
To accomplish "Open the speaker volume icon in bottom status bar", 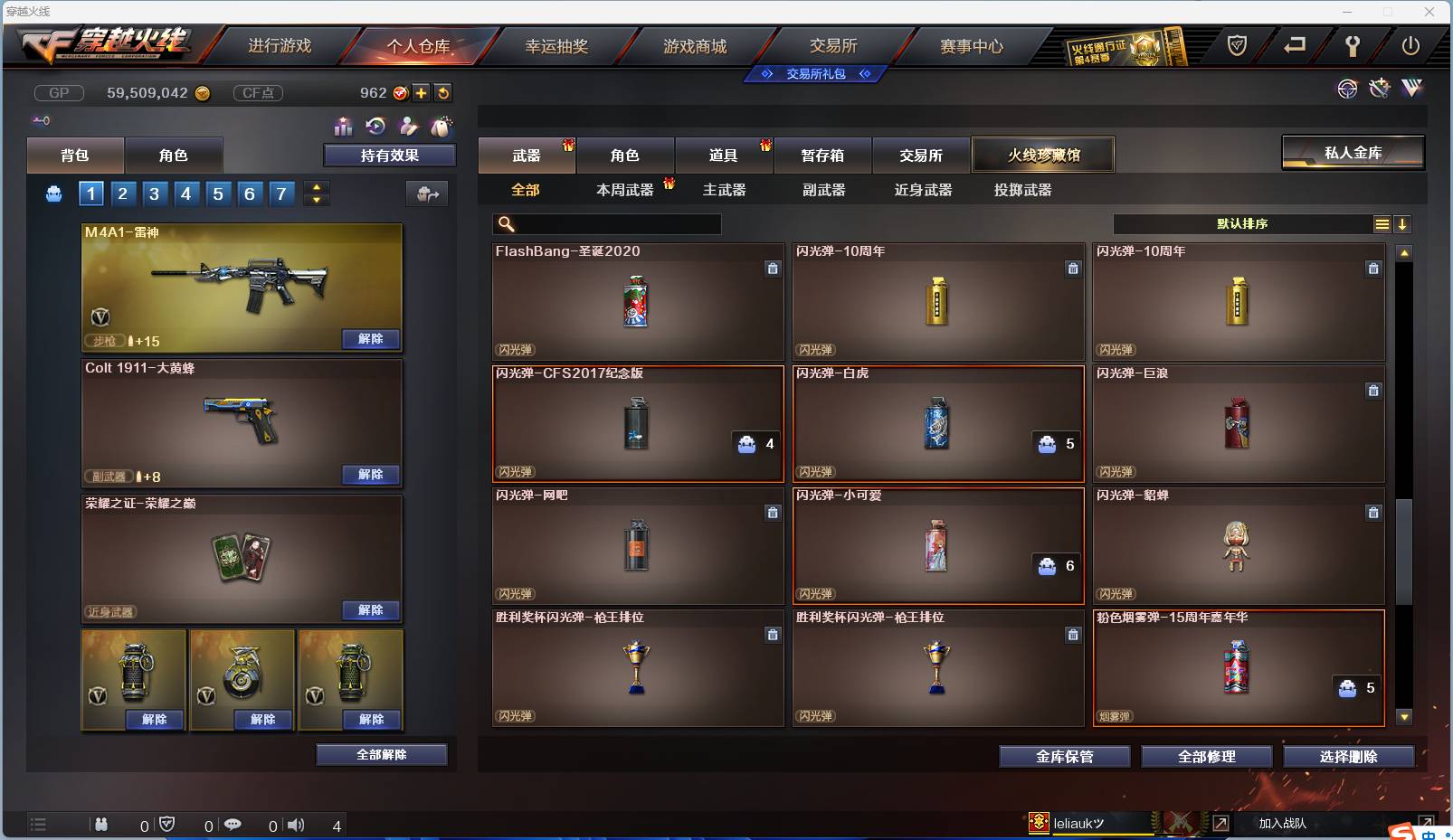I will pyautogui.click(x=296, y=825).
